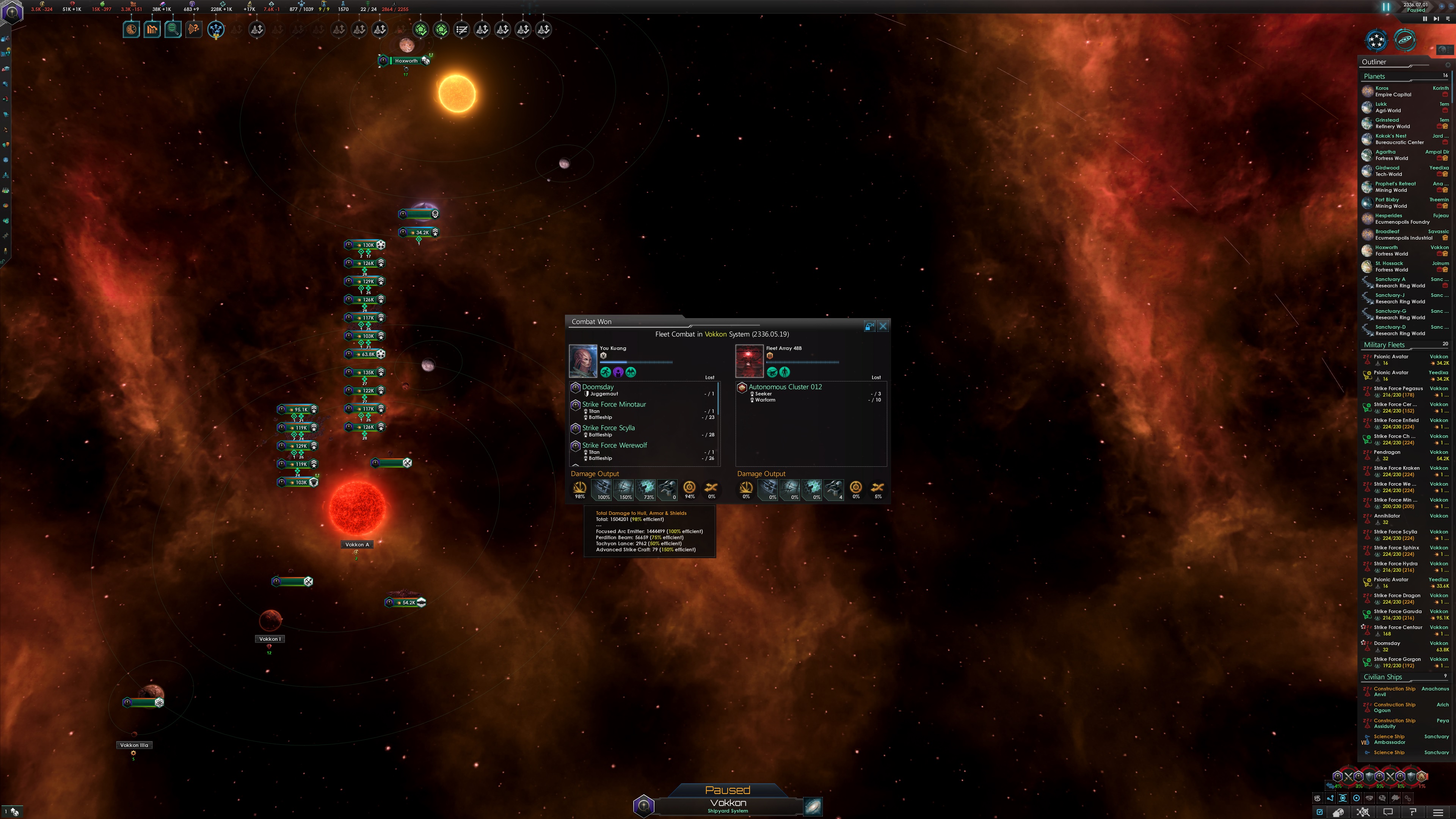Open the five-star Galactic Community button
1456x819 pixels.
tap(1376, 40)
